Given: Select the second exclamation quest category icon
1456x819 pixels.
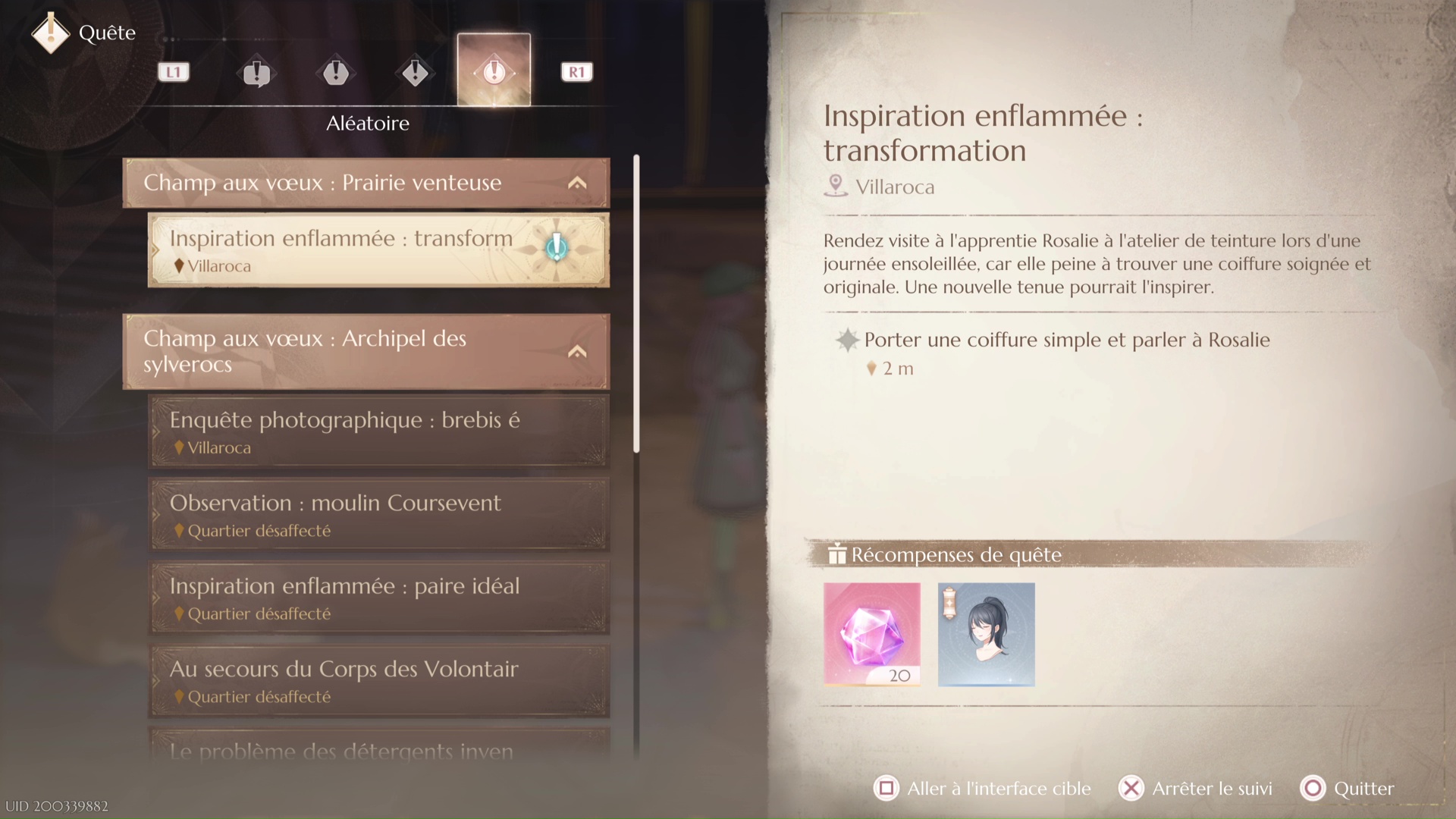Looking at the screenshot, I should click(336, 72).
